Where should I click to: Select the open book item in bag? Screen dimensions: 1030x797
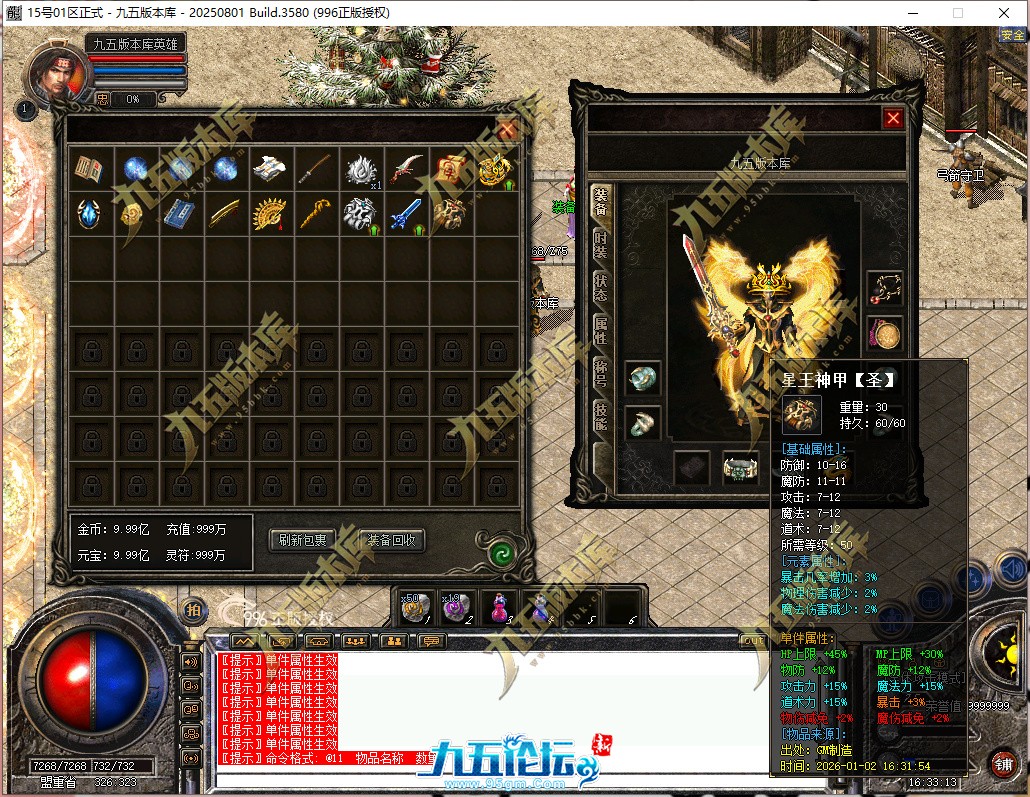89,169
